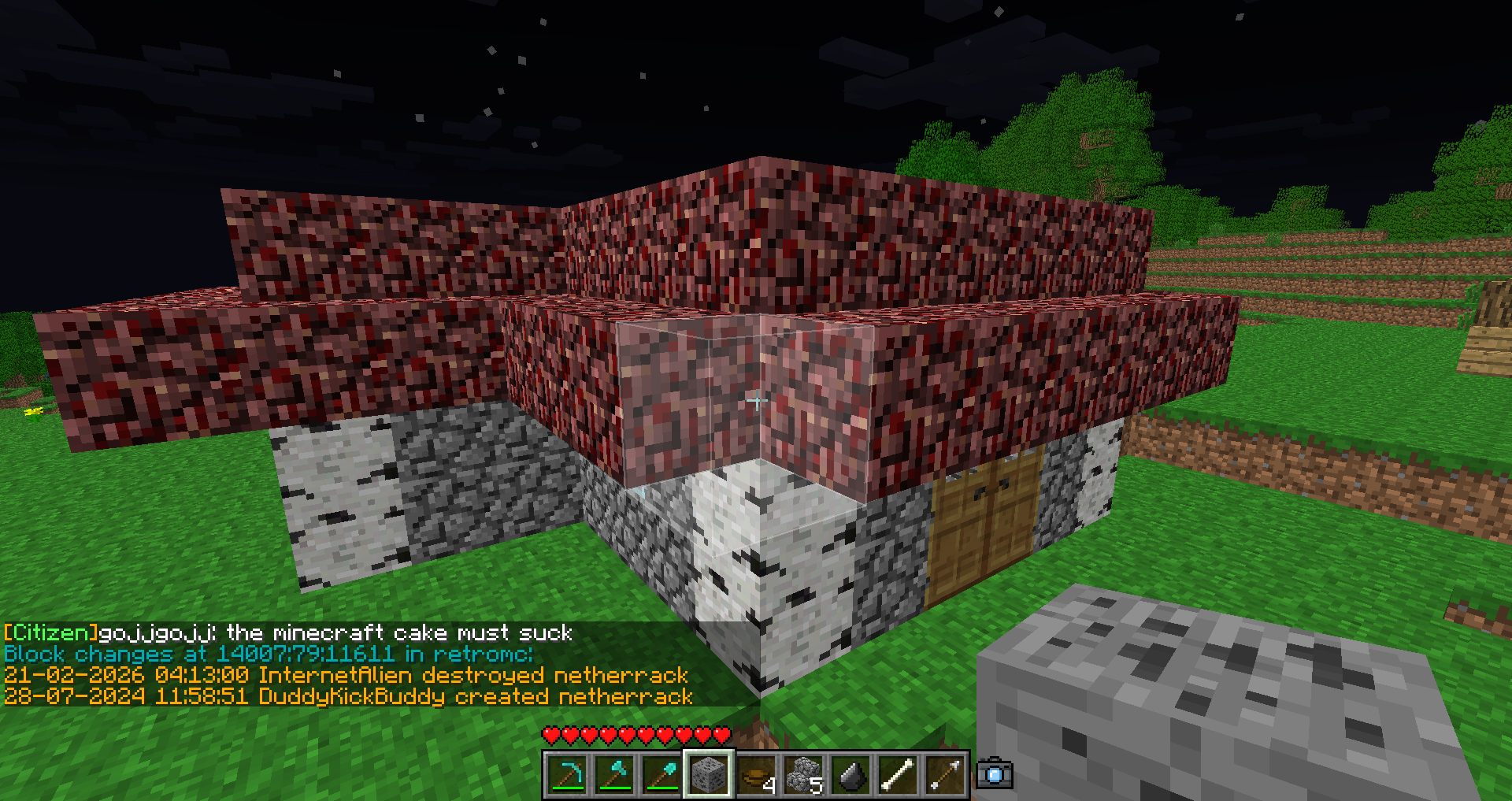Pick the cobblestone stairs stack of five
Screen dimensions: 1512x801
point(803,775)
